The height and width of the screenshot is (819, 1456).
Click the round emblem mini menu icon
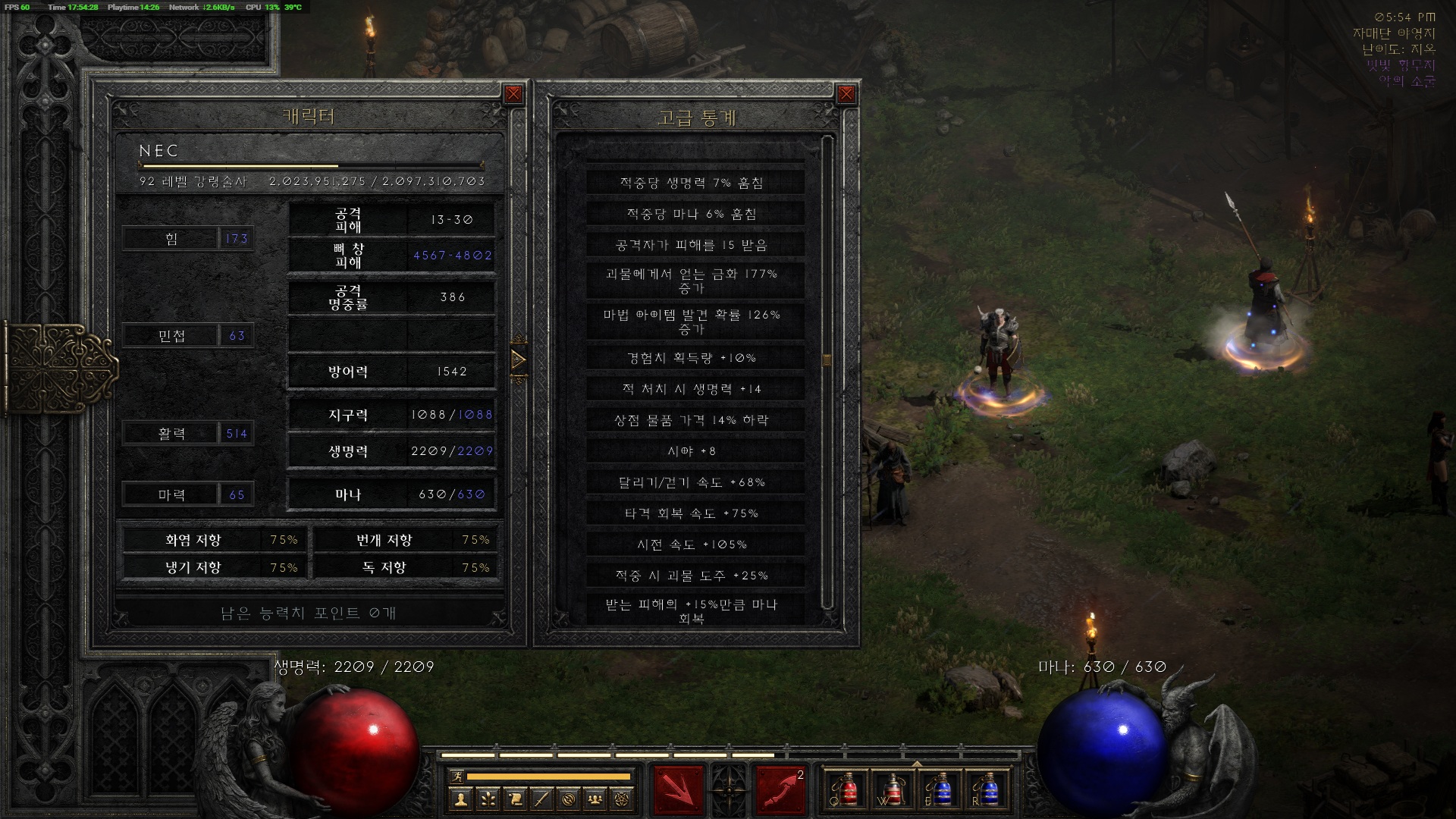tap(569, 799)
